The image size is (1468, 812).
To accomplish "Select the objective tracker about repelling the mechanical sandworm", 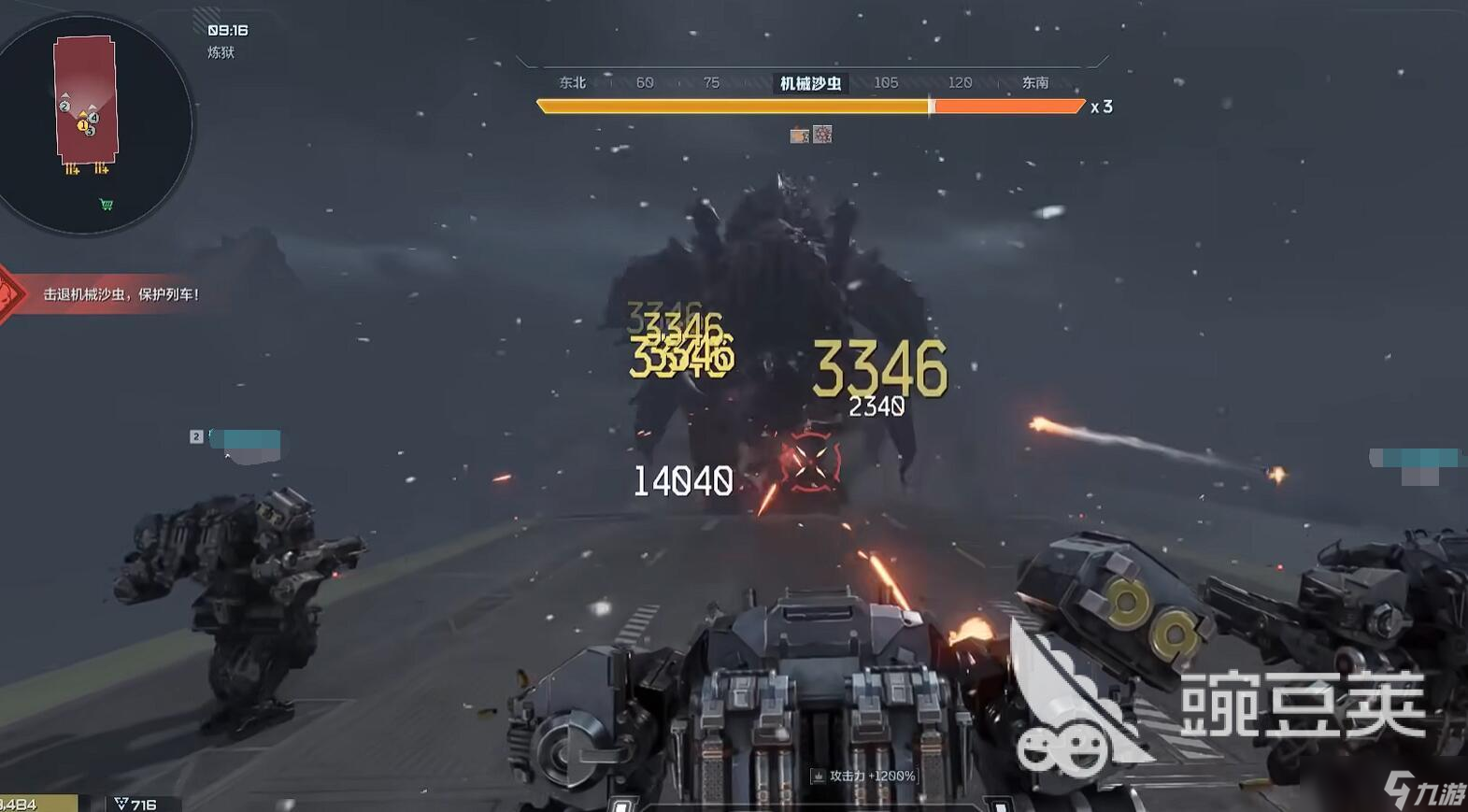I will tap(121, 294).
